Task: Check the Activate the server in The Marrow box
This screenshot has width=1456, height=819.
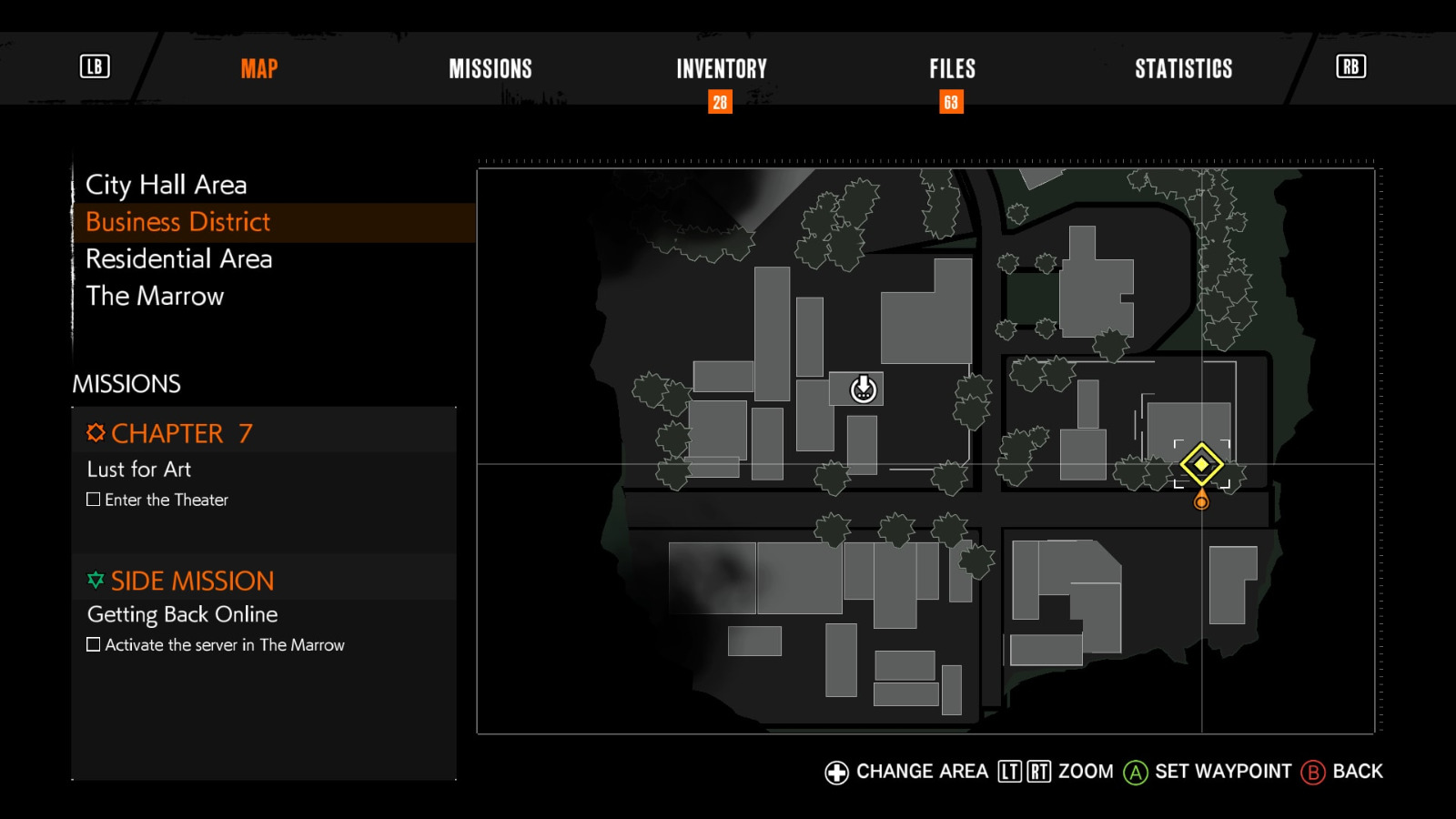Action: pos(93,644)
